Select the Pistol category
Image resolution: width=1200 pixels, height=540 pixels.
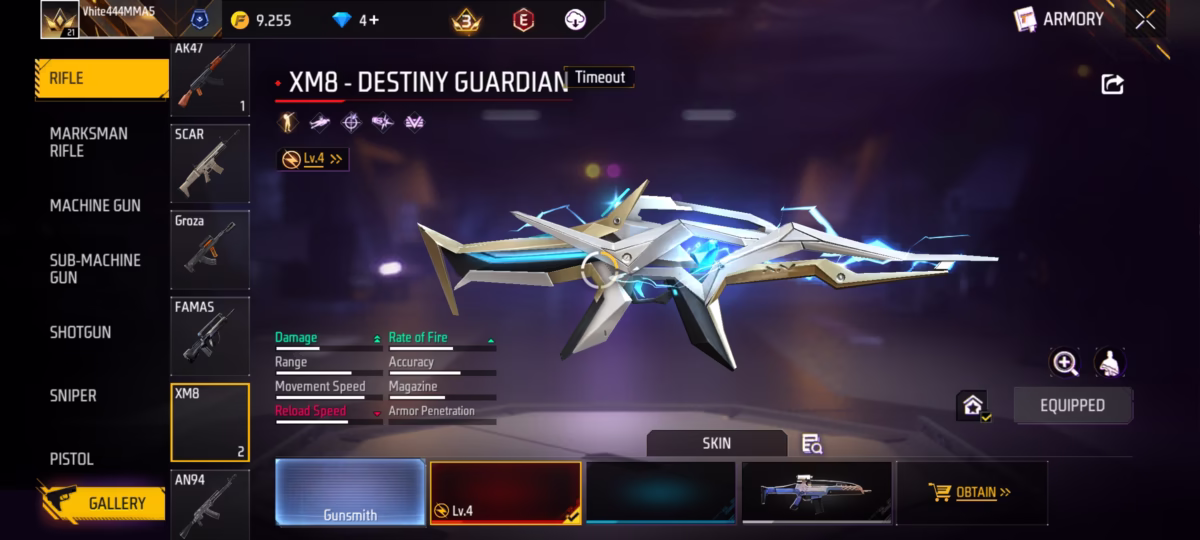[72, 459]
